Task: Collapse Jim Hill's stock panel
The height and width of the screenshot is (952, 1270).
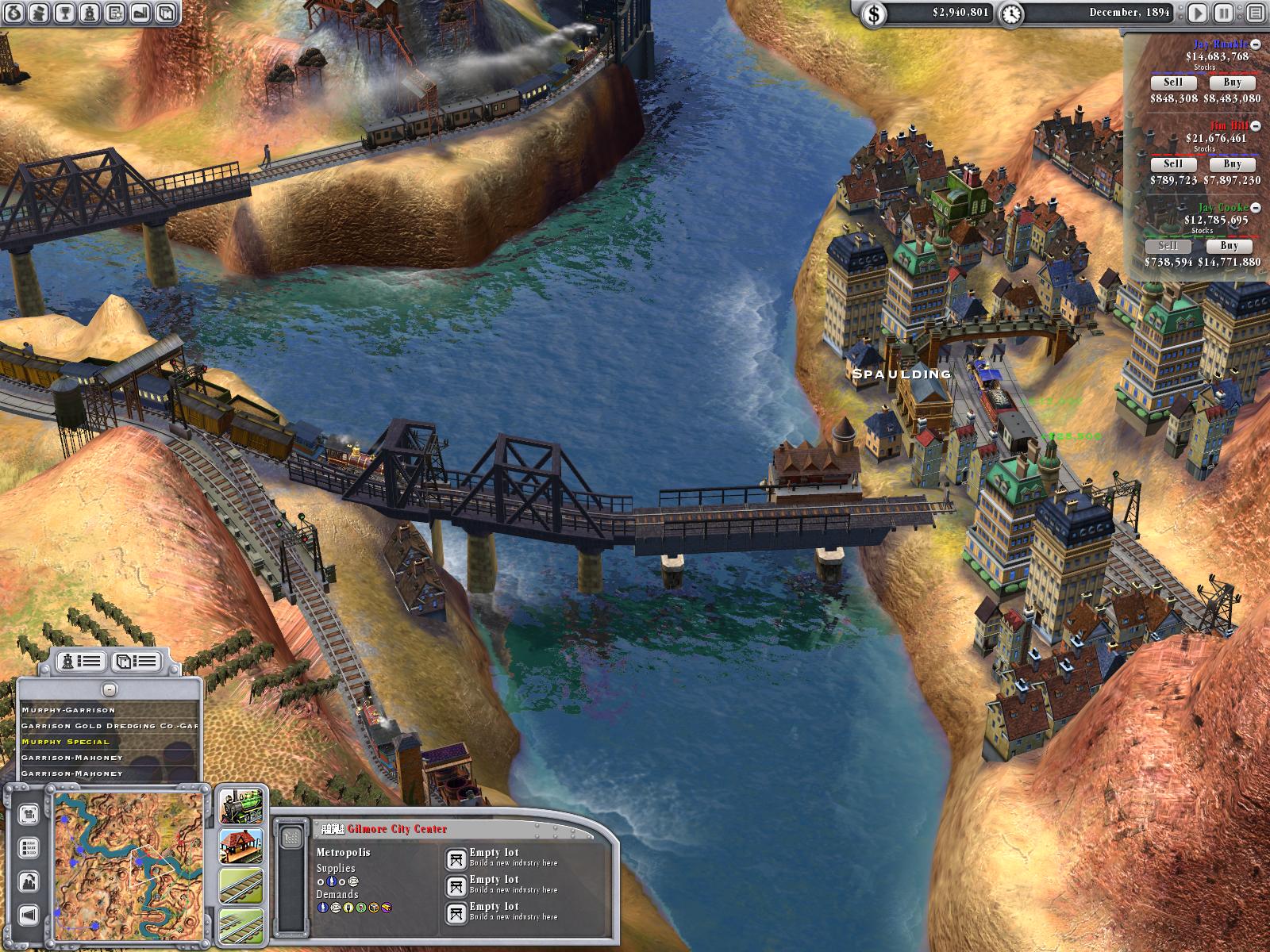Action: coord(1255,127)
